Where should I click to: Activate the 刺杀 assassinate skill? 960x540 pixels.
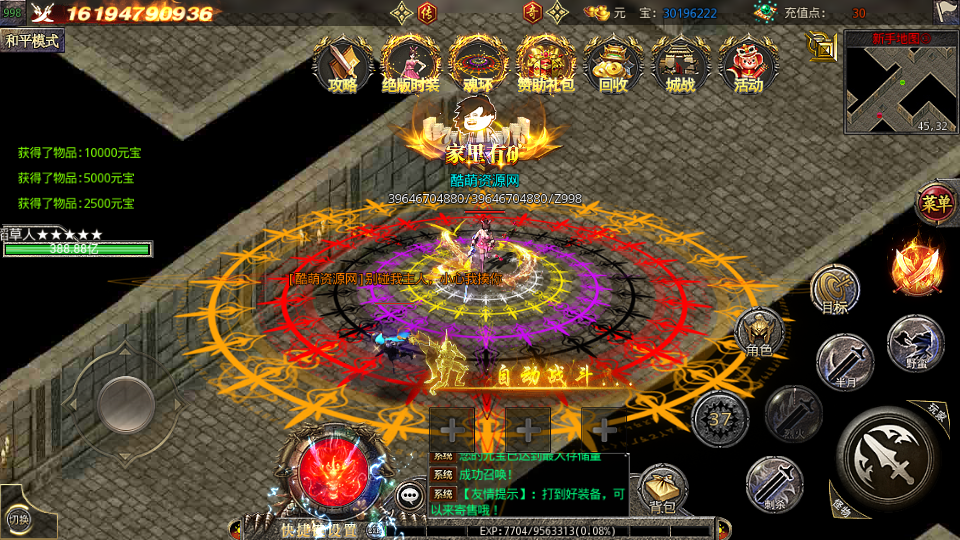pyautogui.click(x=774, y=482)
